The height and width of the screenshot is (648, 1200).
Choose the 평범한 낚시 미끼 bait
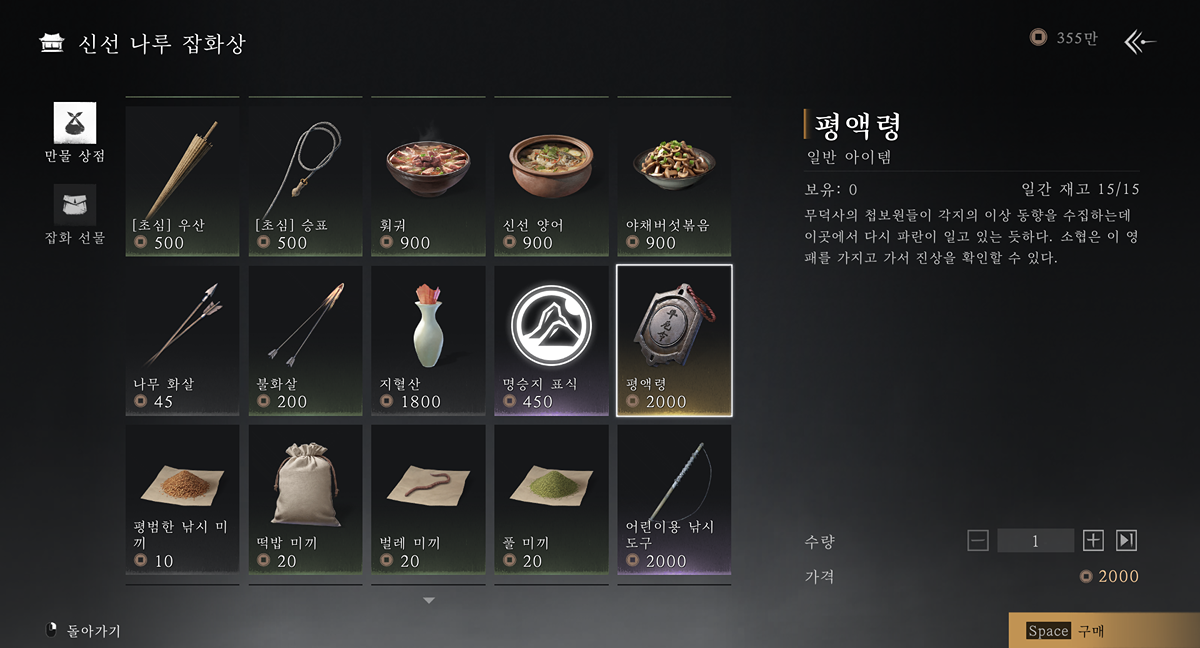tap(182, 499)
